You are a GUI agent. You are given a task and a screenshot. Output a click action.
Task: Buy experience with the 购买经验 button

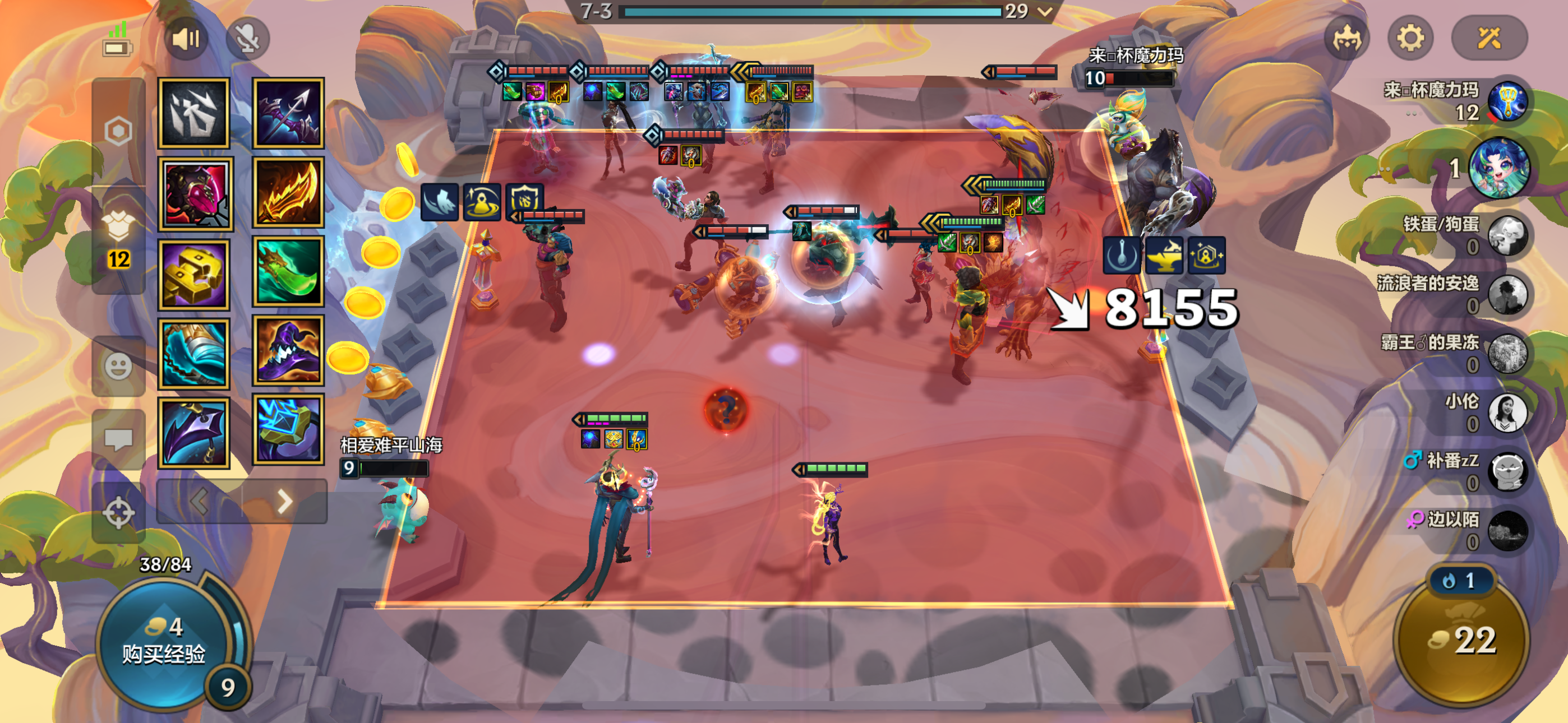click(163, 643)
